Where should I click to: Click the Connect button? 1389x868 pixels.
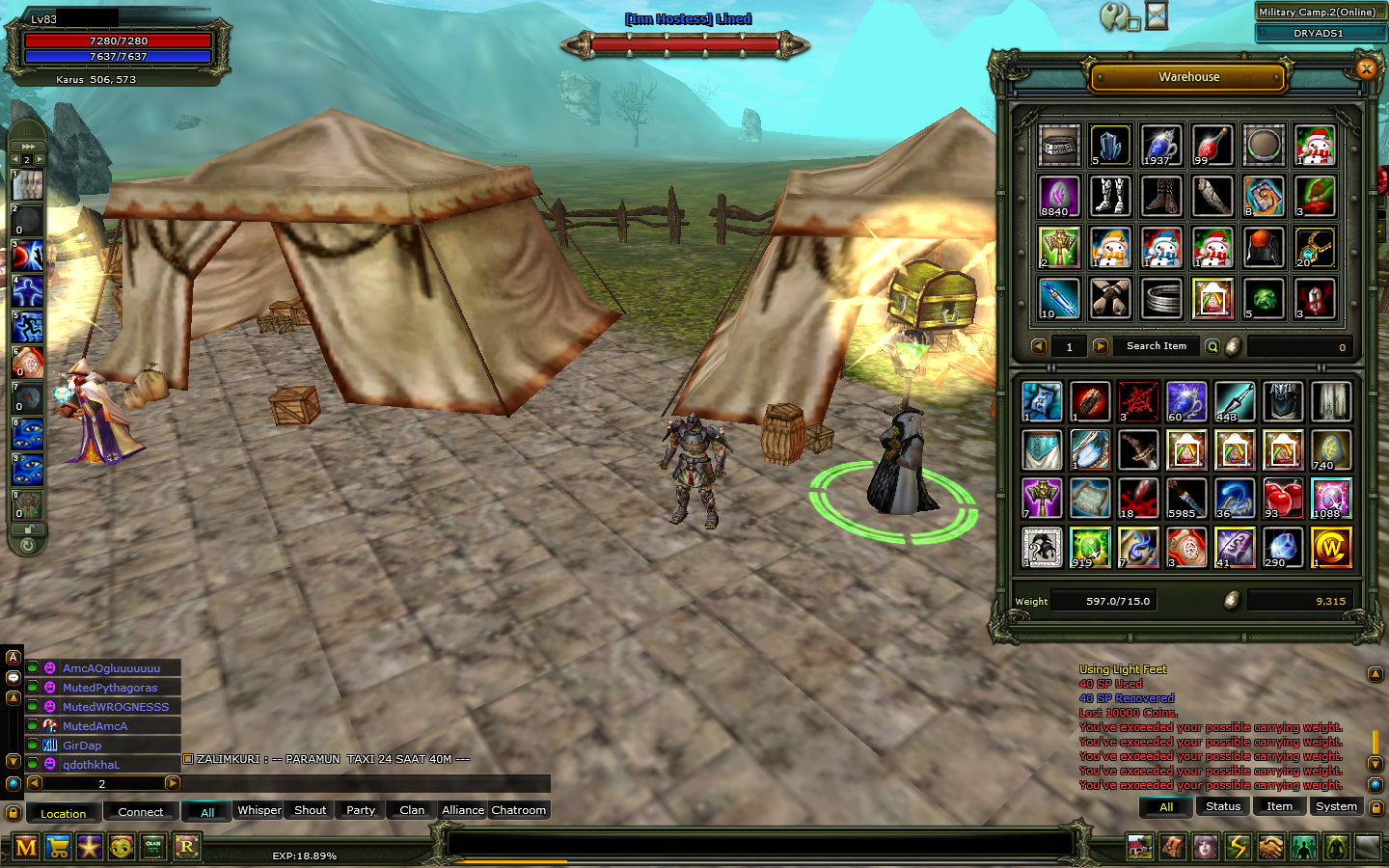(x=141, y=811)
